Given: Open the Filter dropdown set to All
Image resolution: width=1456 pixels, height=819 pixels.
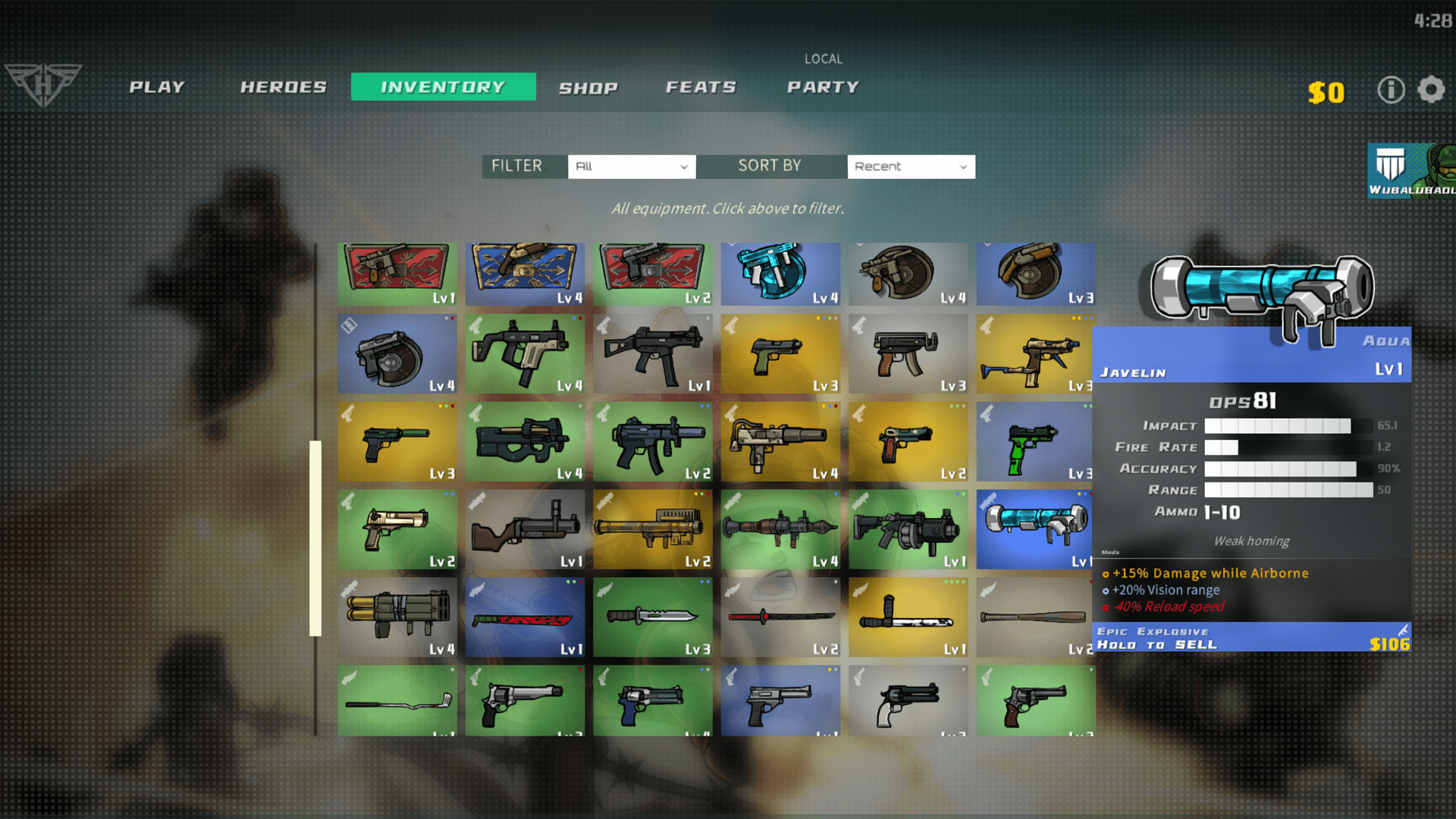Looking at the screenshot, I should click(631, 167).
